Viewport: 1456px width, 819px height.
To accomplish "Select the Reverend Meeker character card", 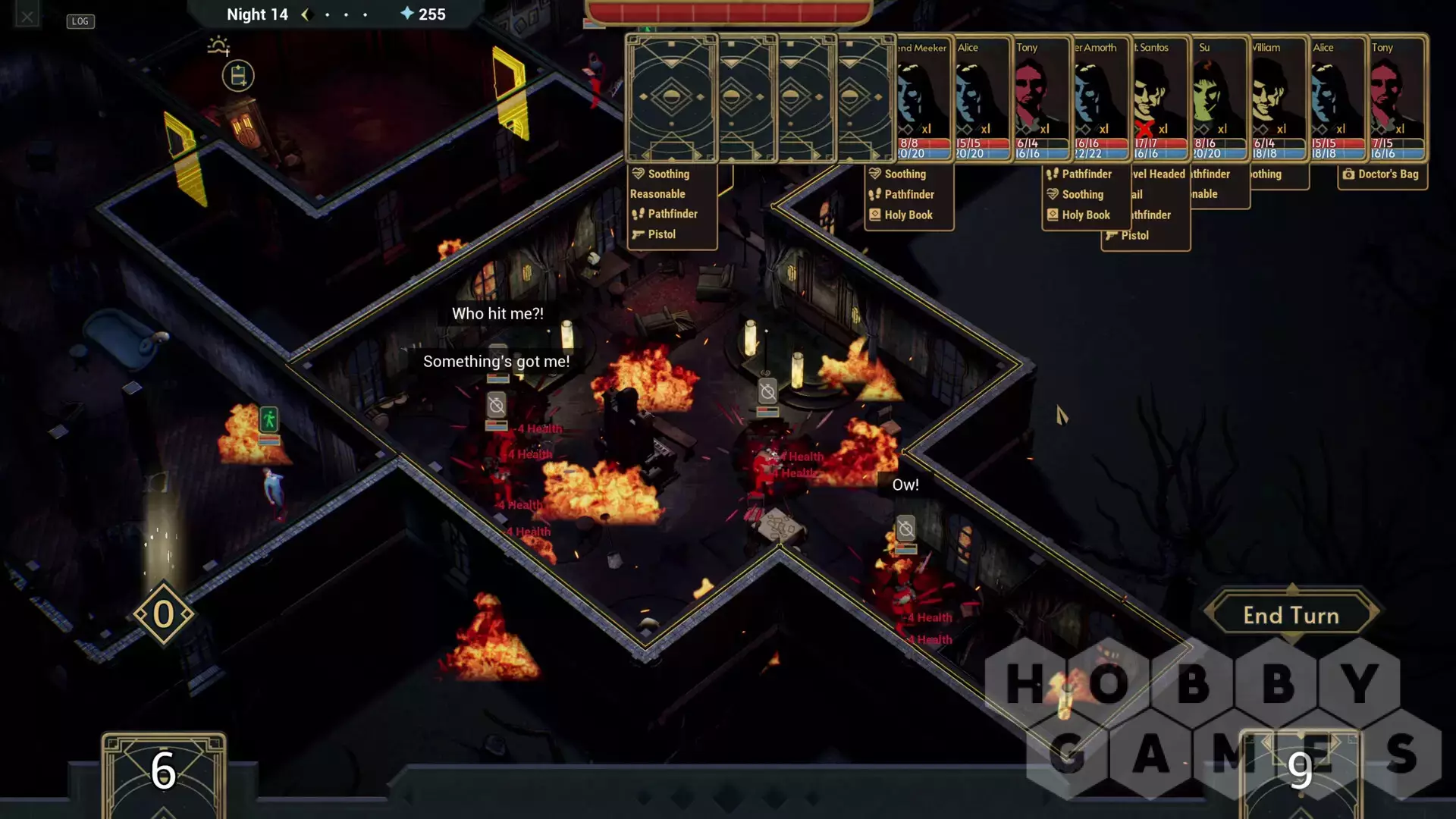I will tap(922, 99).
